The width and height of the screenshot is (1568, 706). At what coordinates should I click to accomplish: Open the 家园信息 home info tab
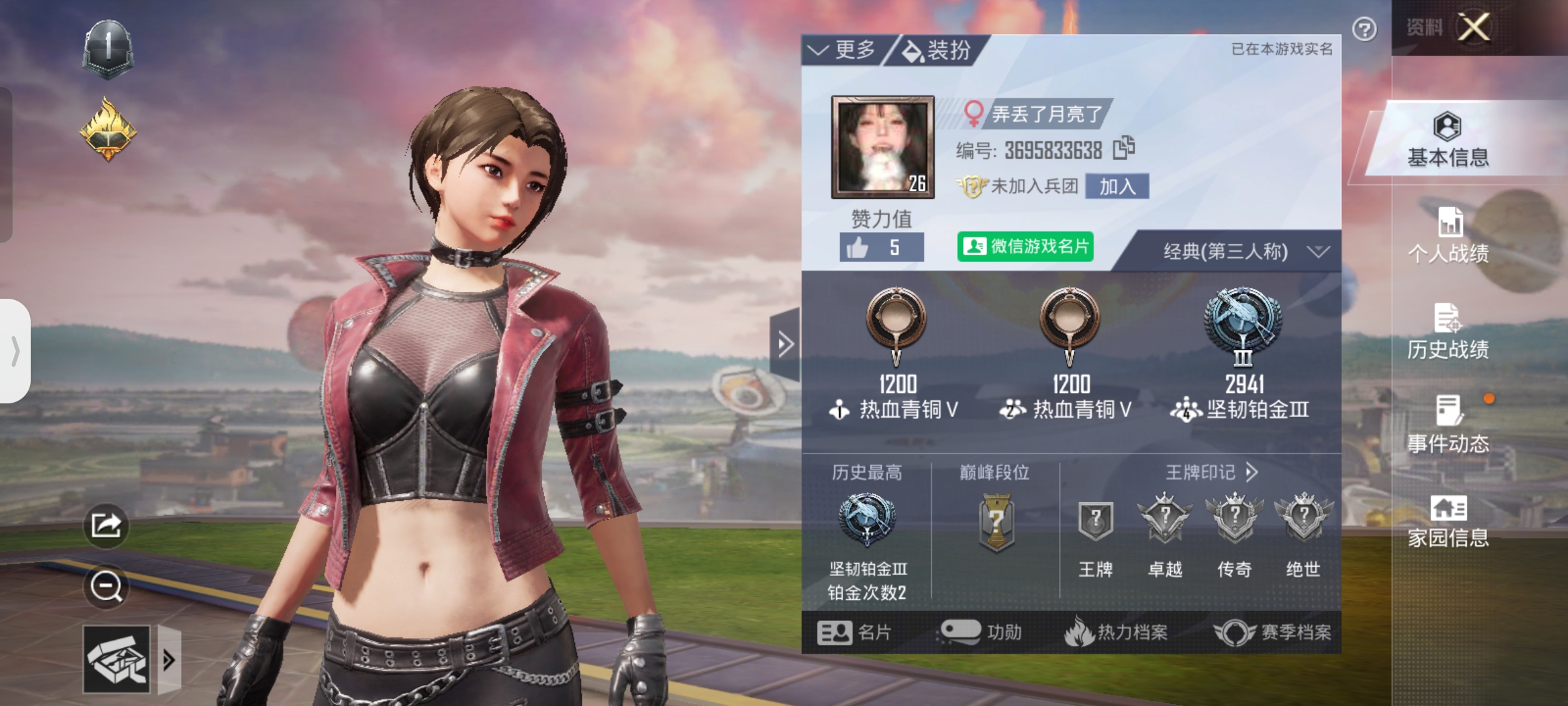1448,521
